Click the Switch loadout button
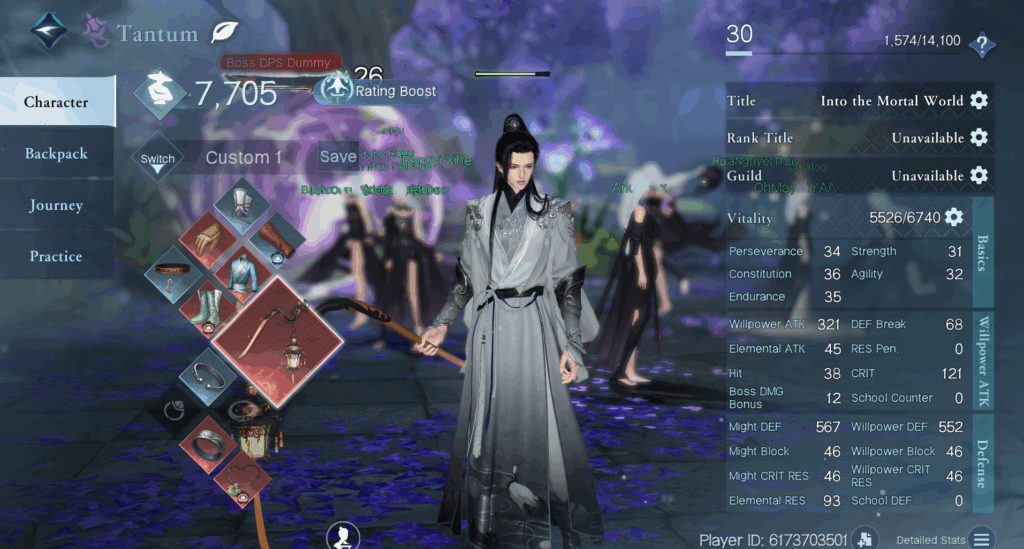 (158, 159)
